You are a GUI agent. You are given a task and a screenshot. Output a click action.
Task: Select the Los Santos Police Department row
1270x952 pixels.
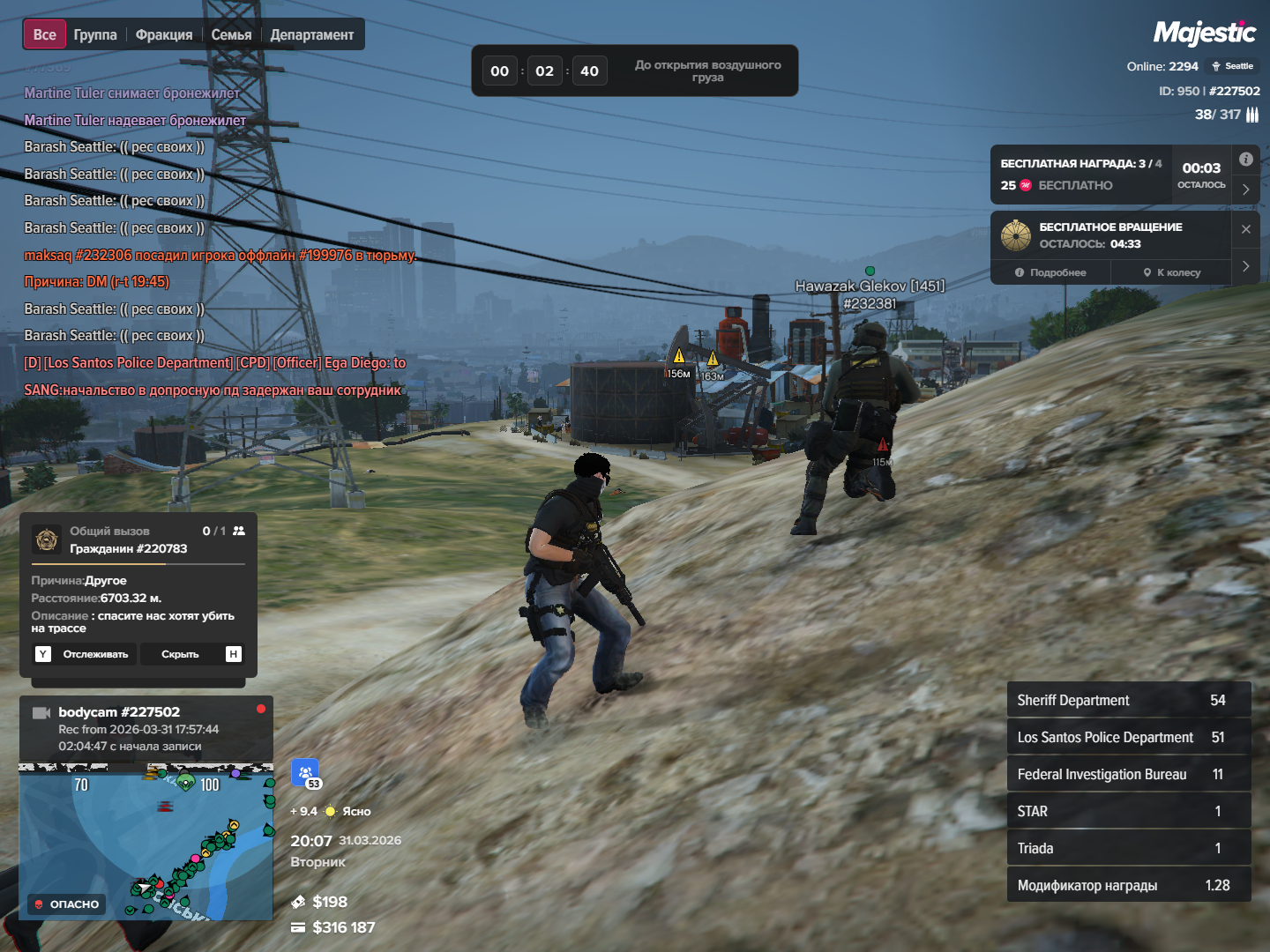point(1129,737)
